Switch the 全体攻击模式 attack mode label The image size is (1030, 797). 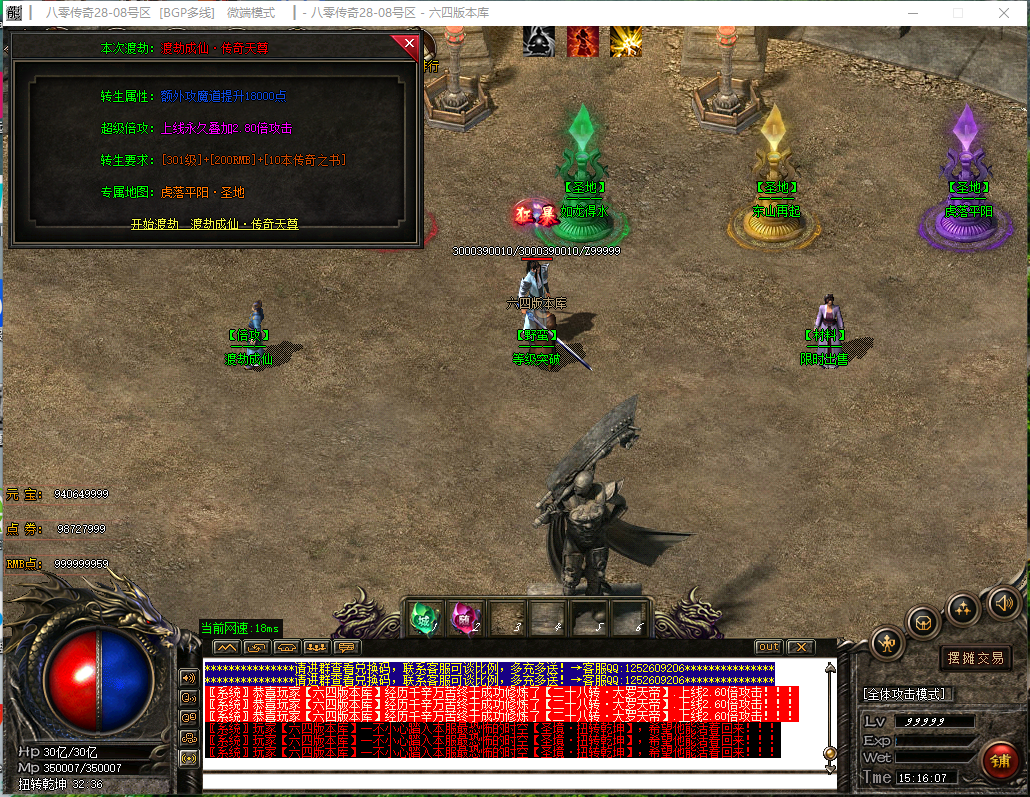pos(907,694)
